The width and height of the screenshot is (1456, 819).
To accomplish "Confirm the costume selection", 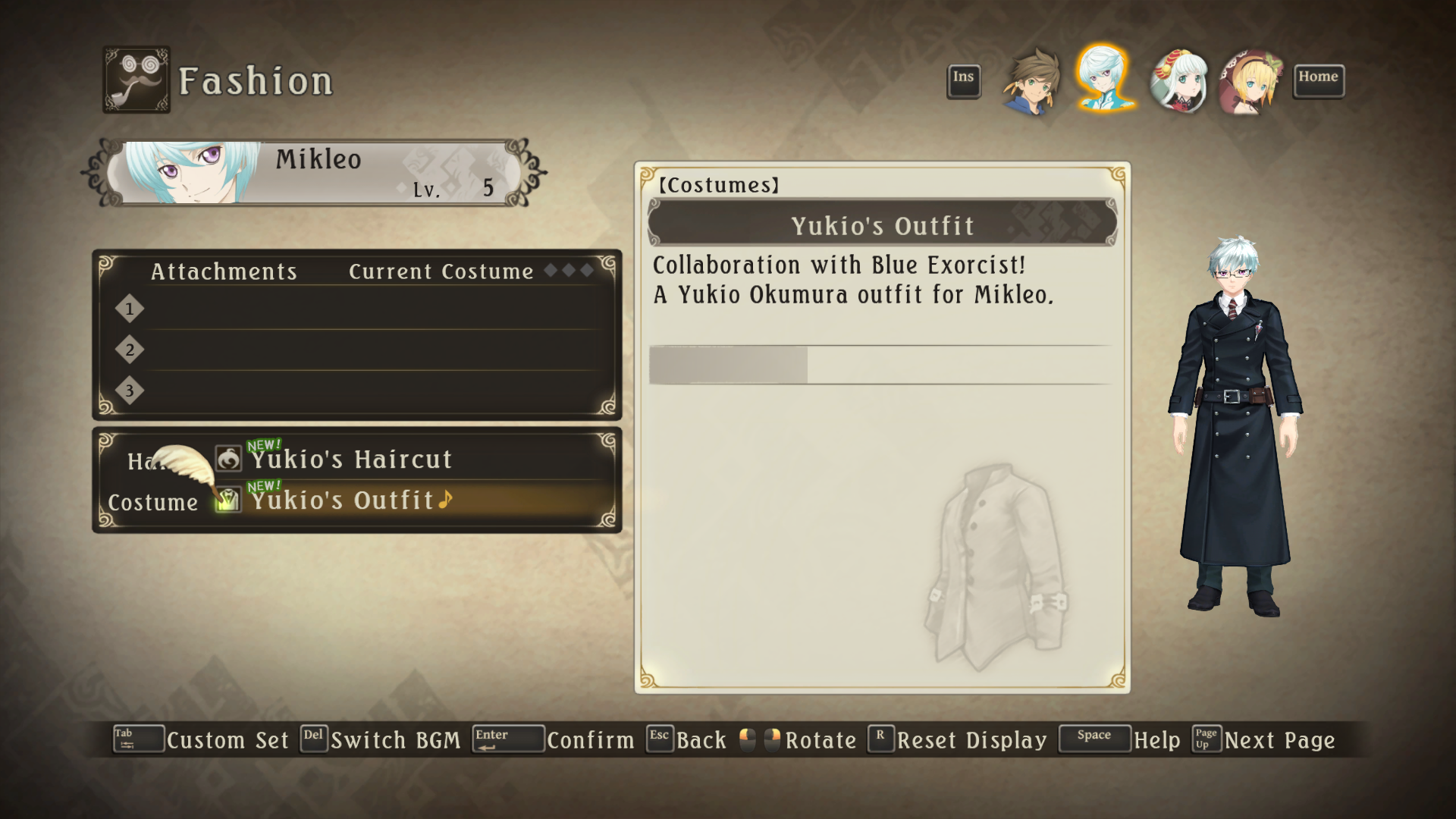I will (x=590, y=740).
